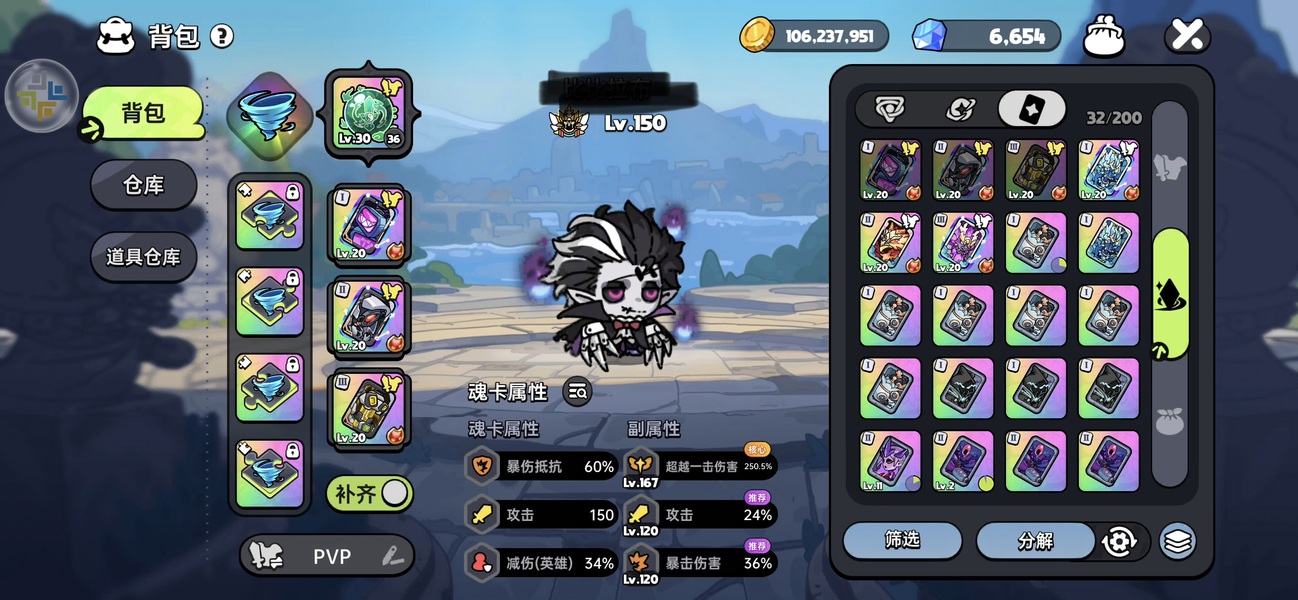
Task: Select the green orb Lv.30 equipped slot
Action: click(367, 112)
